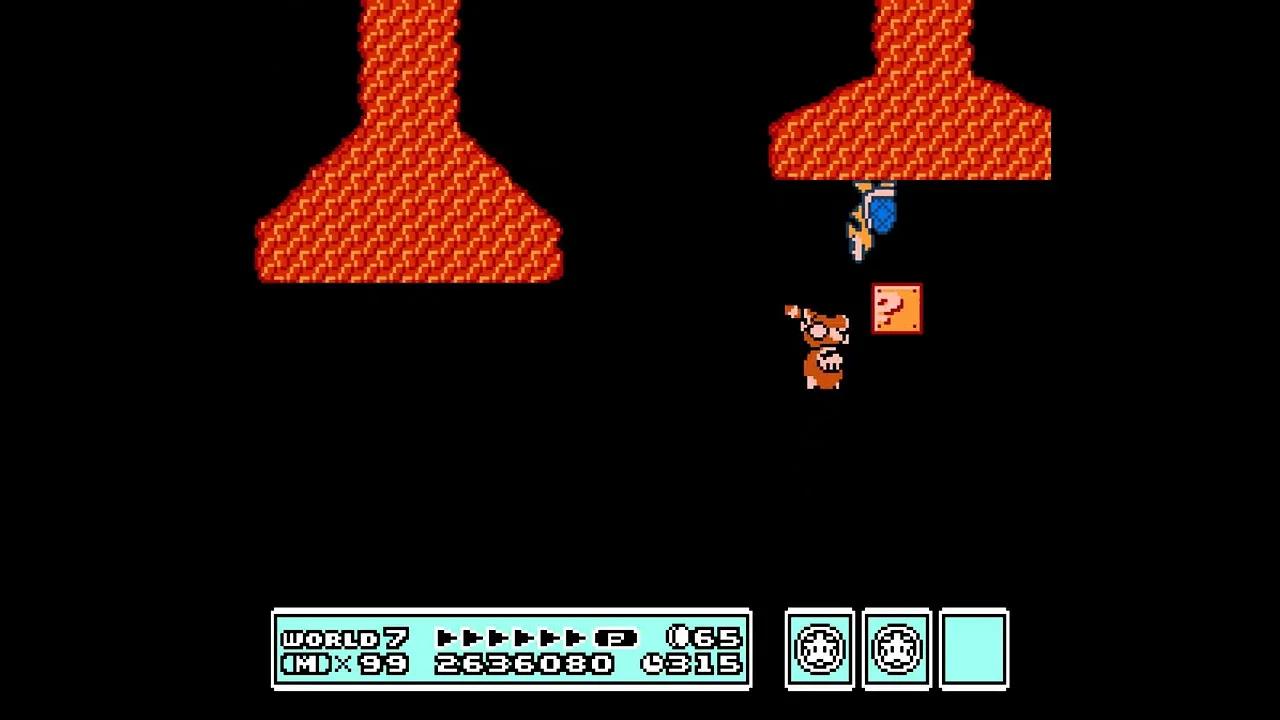Click the coin icon beside the 65 counter
Viewport: 1280px width, 720px height.
point(678,637)
